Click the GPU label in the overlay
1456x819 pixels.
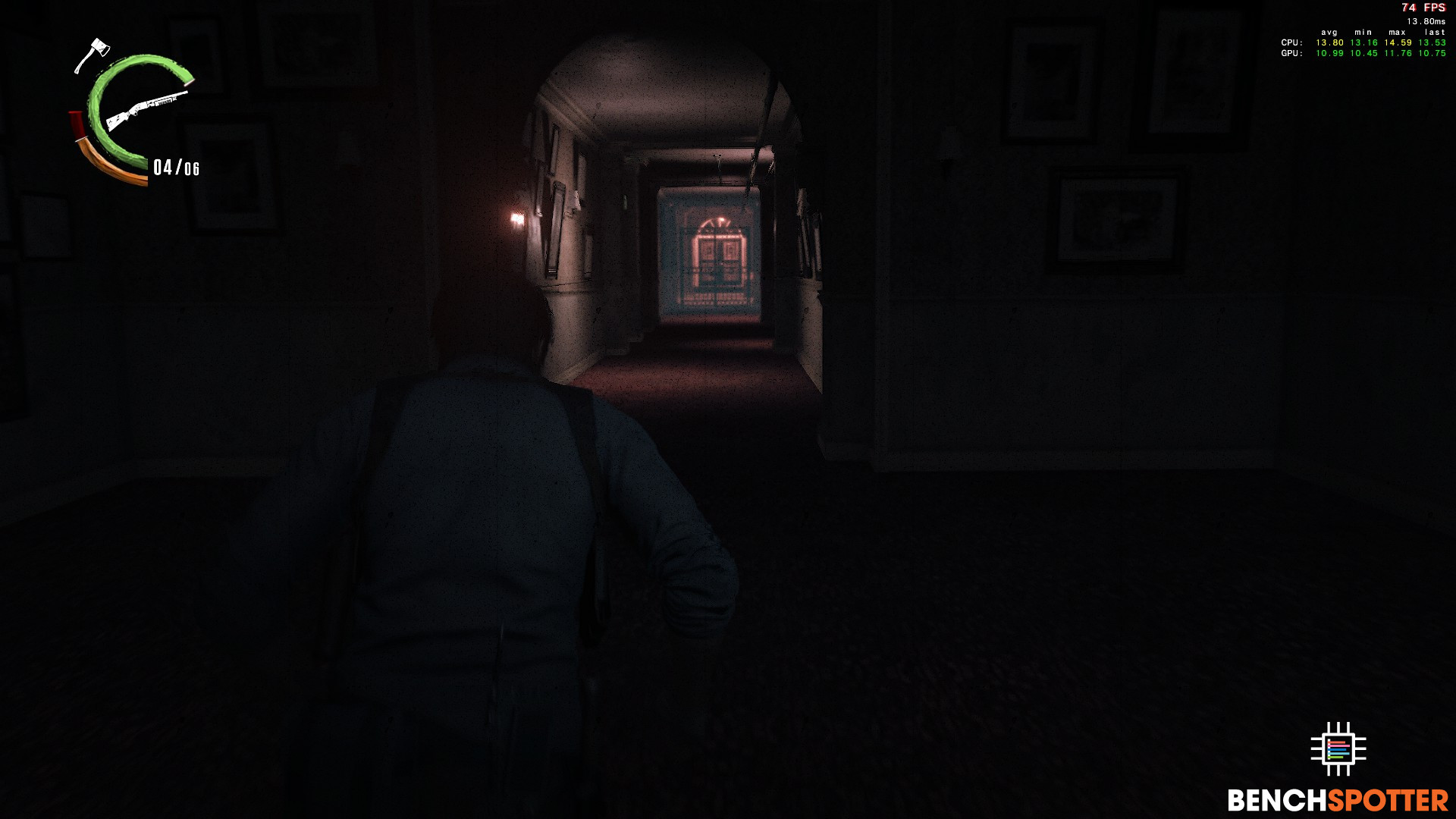pyautogui.click(x=1291, y=55)
